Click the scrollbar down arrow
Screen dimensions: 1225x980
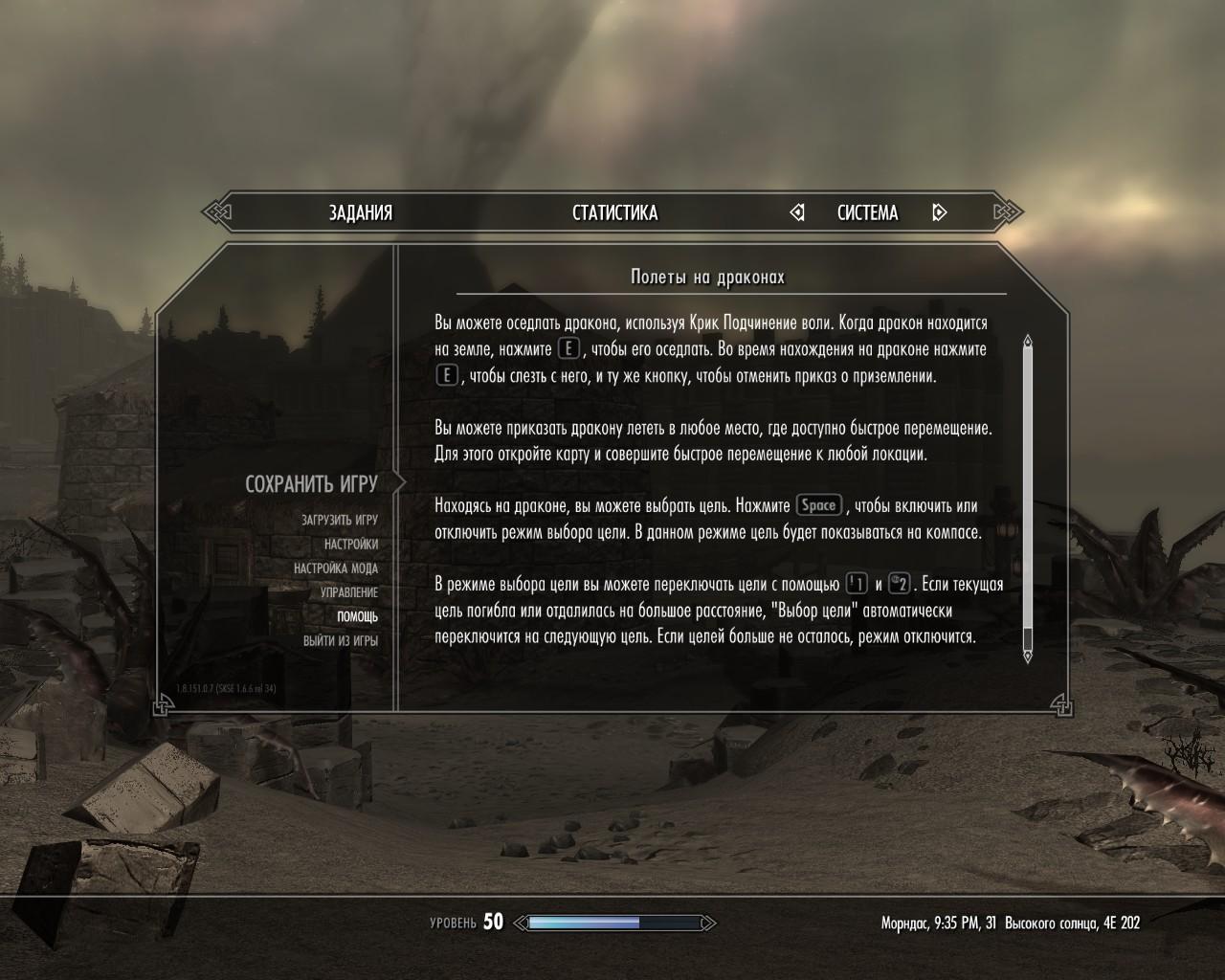coord(1028,656)
